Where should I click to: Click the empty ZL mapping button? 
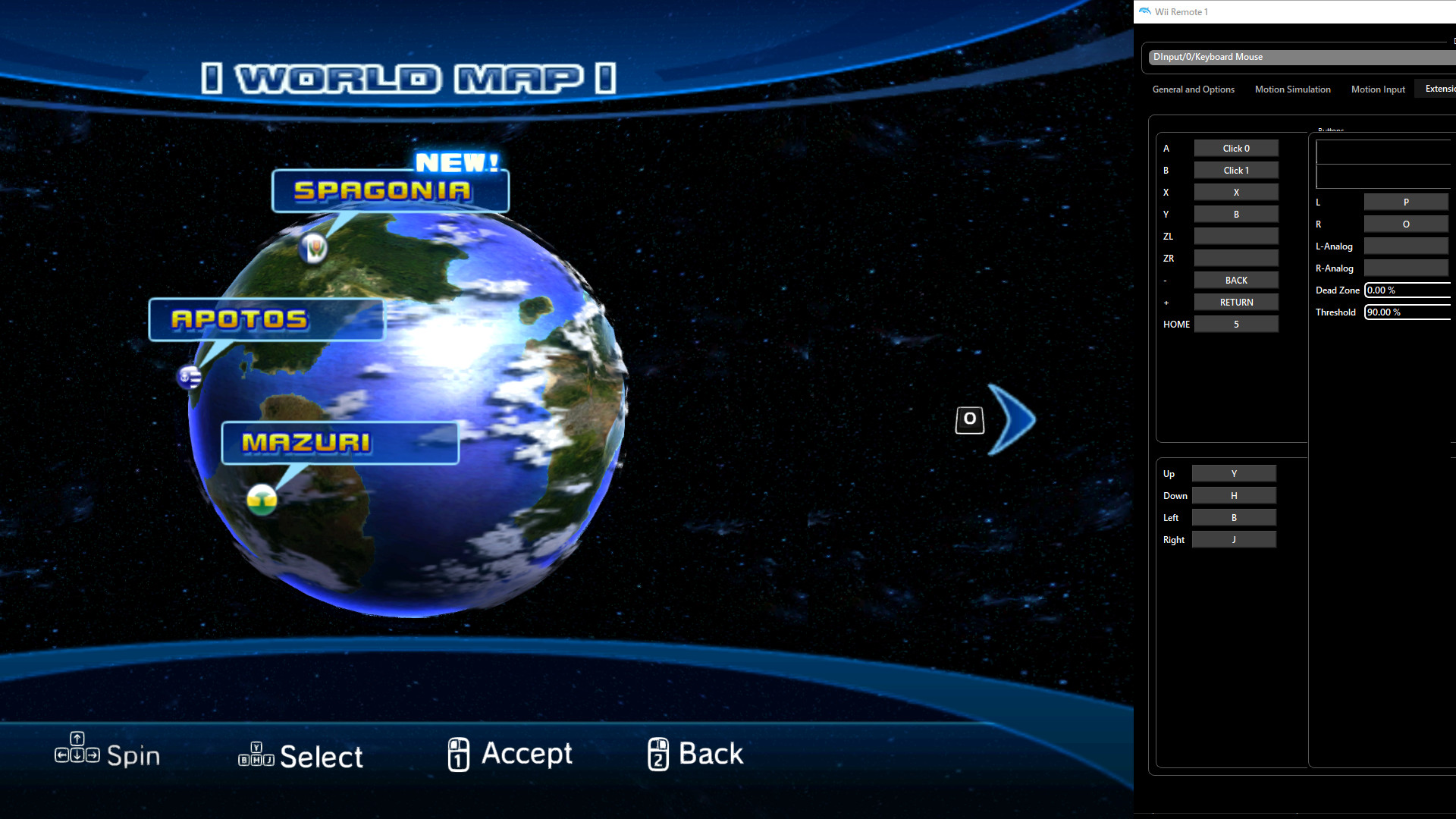coord(1235,236)
